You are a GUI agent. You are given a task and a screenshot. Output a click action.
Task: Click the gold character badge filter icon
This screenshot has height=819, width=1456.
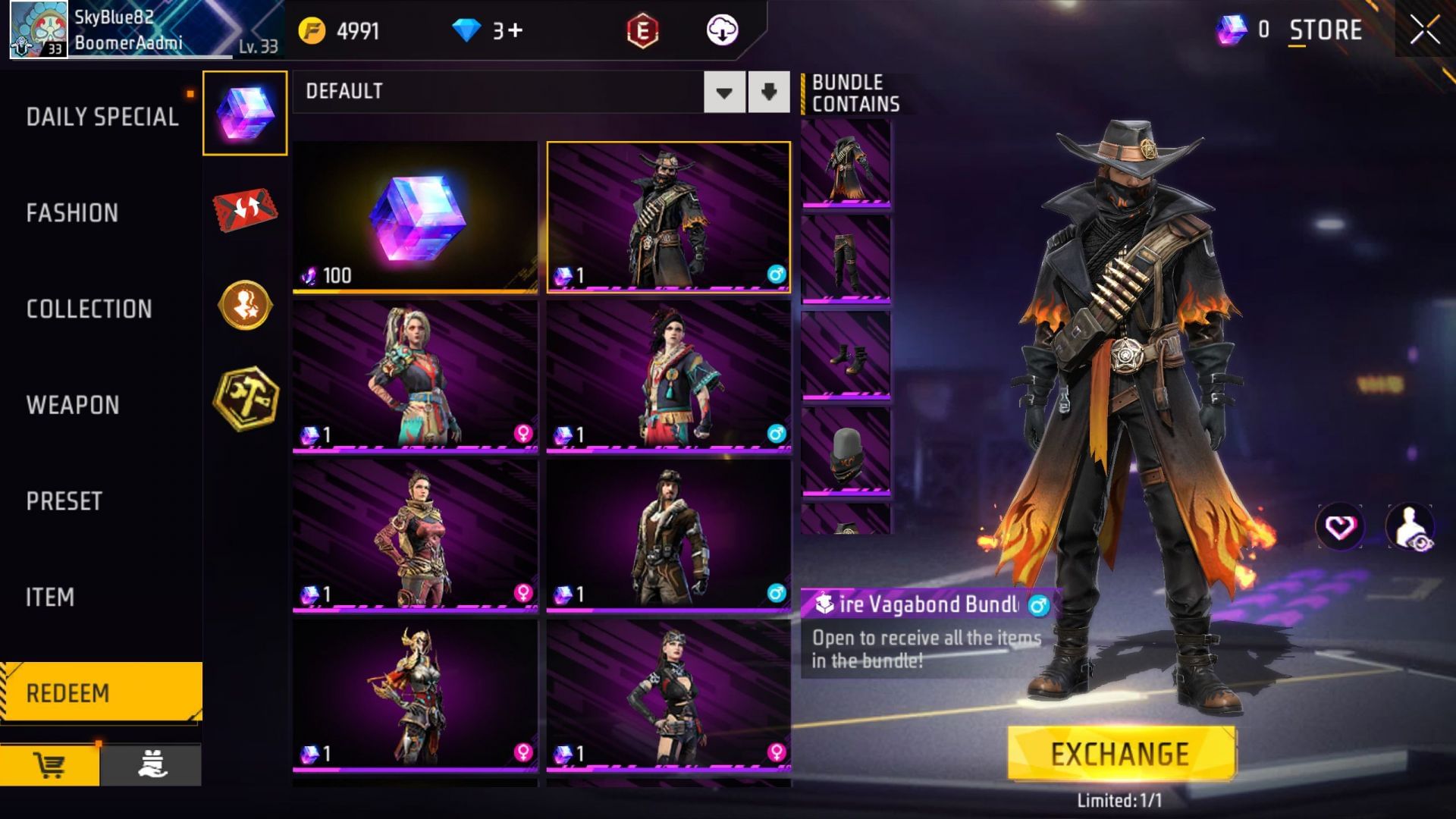[x=244, y=307]
